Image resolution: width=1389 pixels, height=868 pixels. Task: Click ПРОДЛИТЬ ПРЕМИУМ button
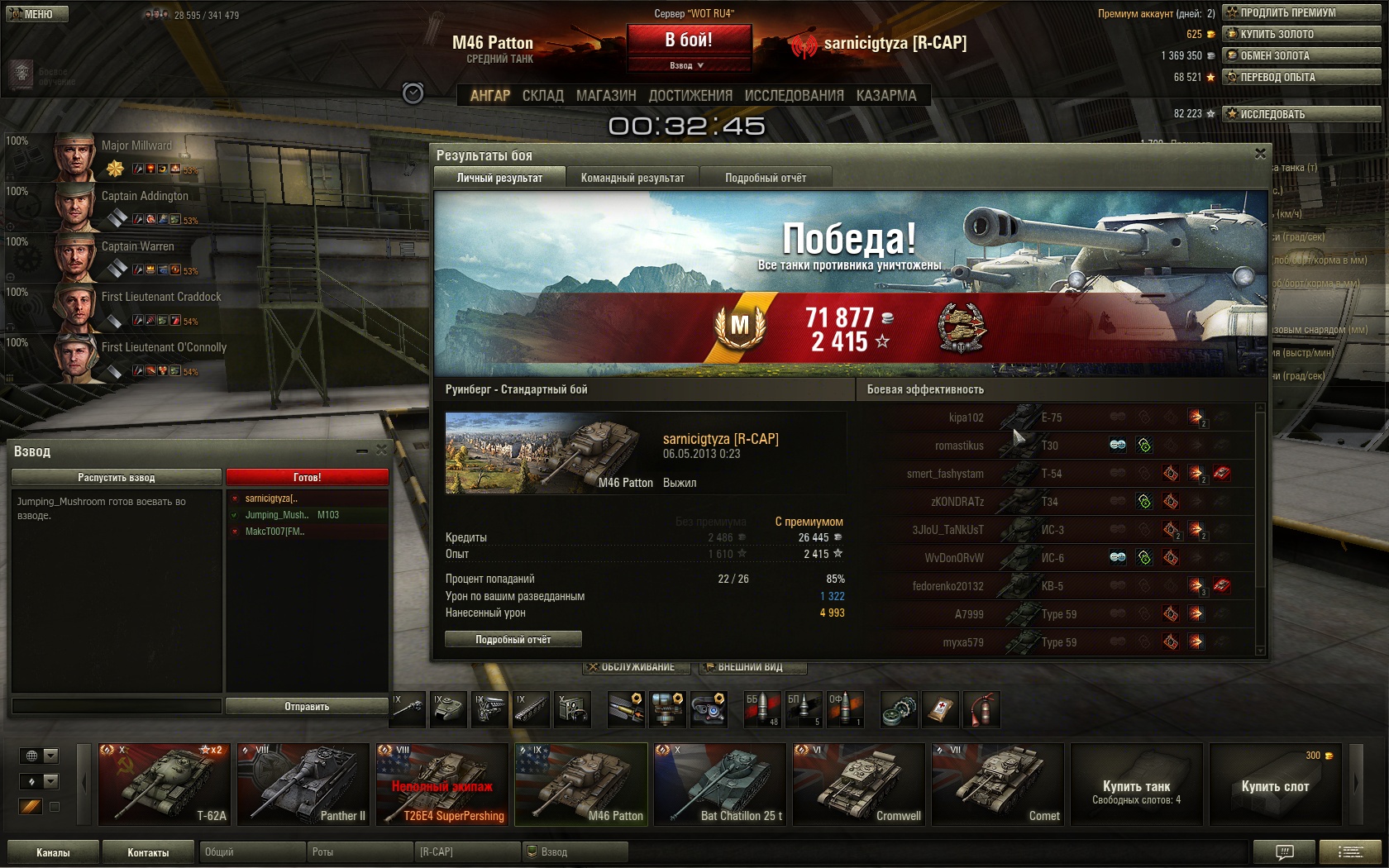tap(1301, 12)
